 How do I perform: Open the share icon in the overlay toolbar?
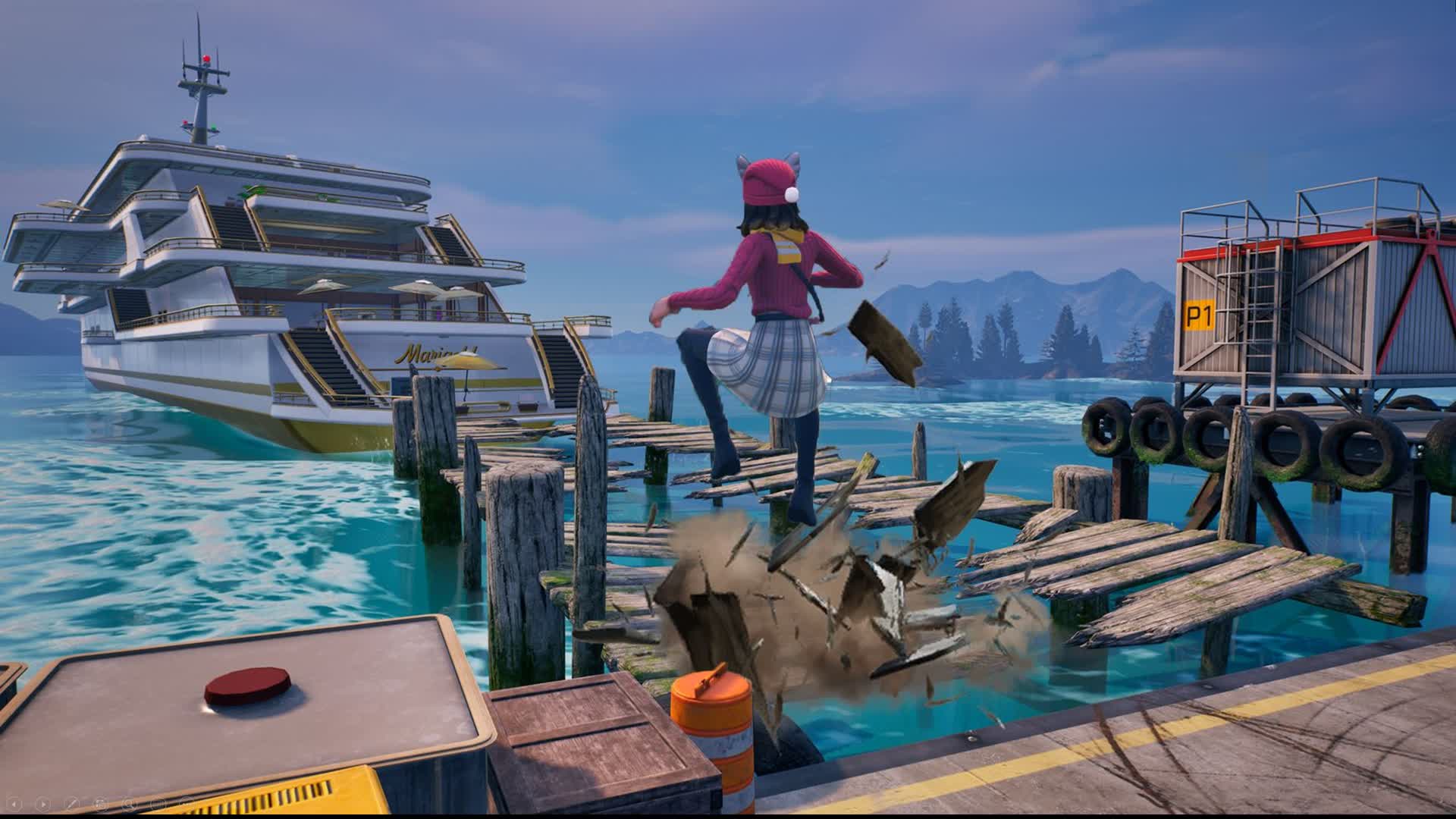click(157, 804)
